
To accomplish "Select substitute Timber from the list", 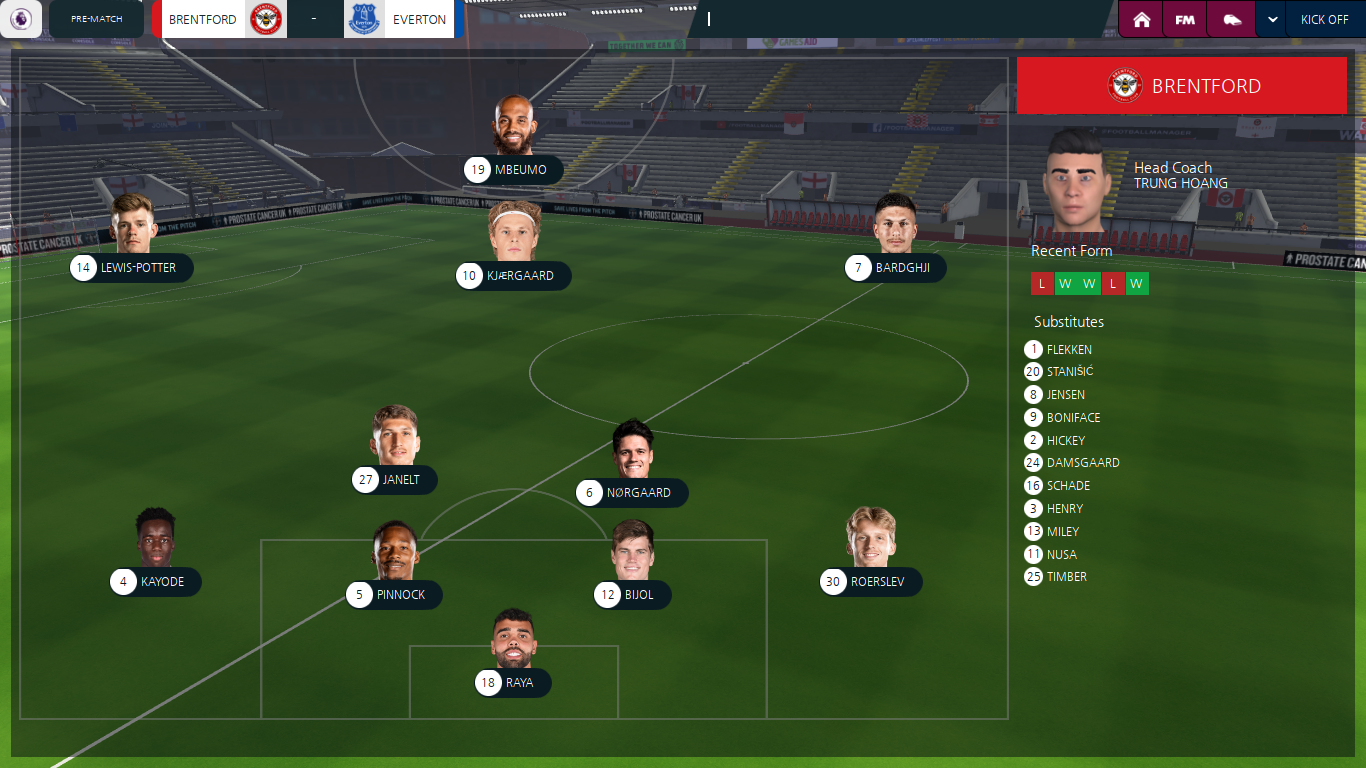I will tap(1066, 577).
